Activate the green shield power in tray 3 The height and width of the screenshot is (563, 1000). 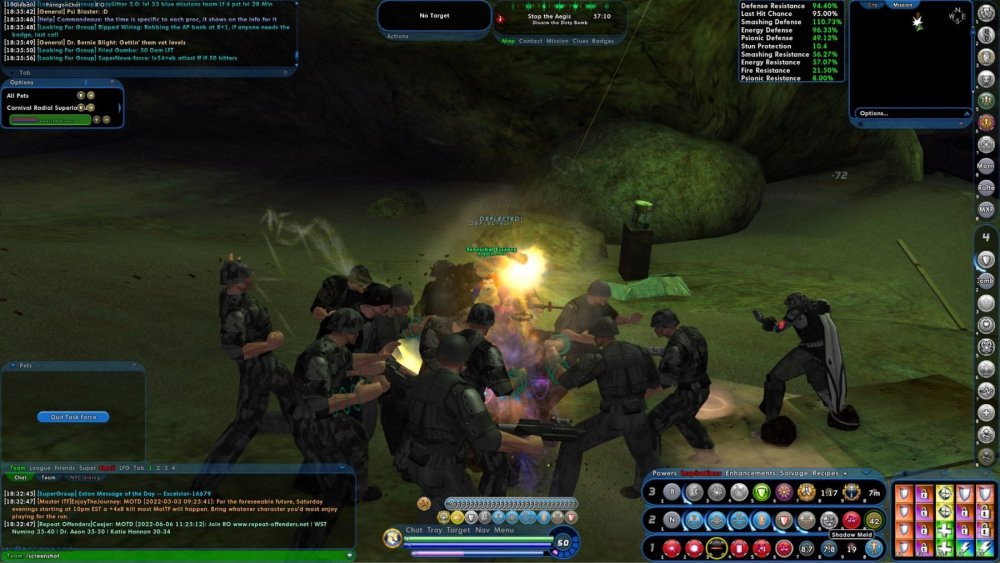pos(761,492)
